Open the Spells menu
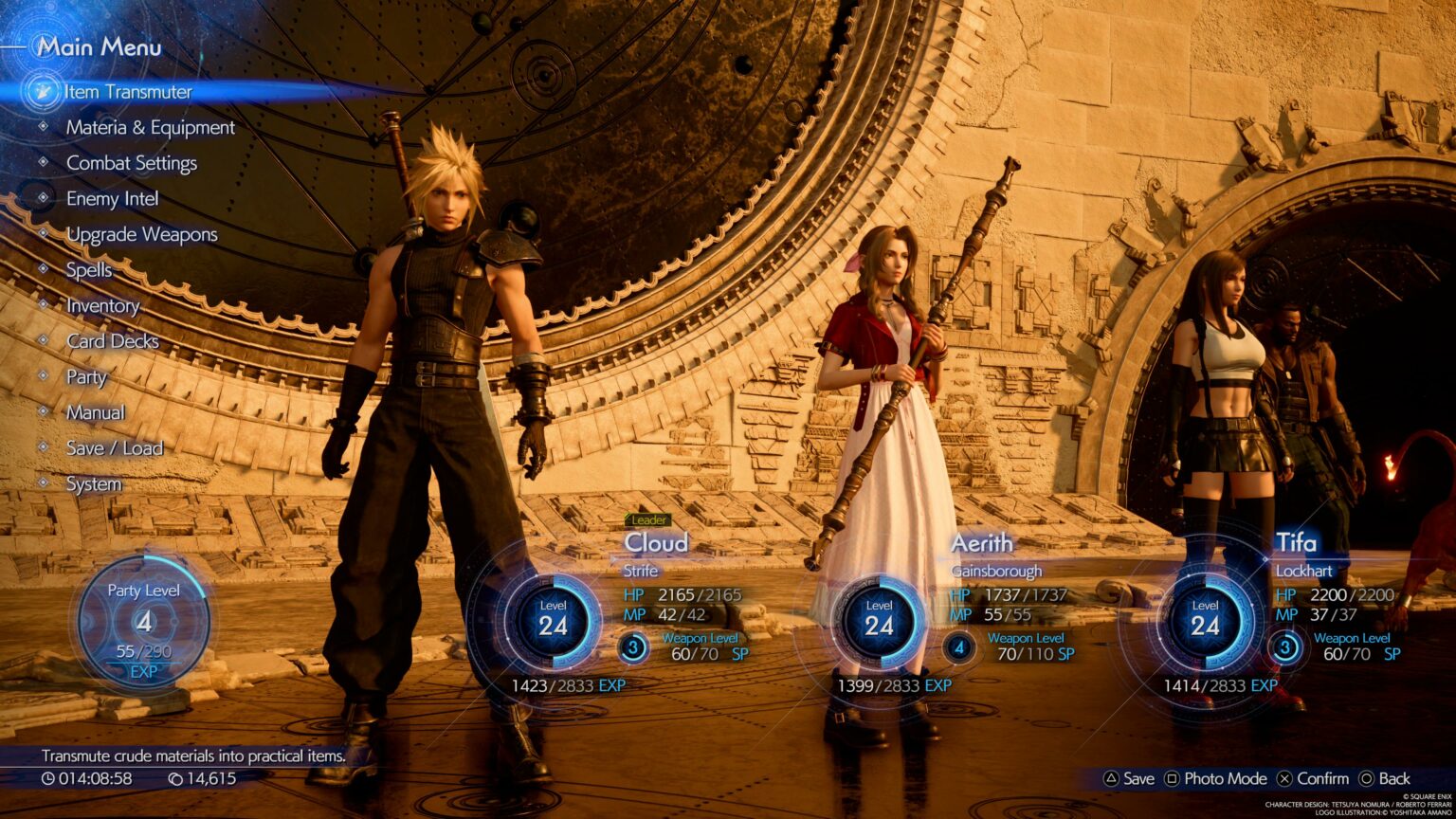 [88, 270]
